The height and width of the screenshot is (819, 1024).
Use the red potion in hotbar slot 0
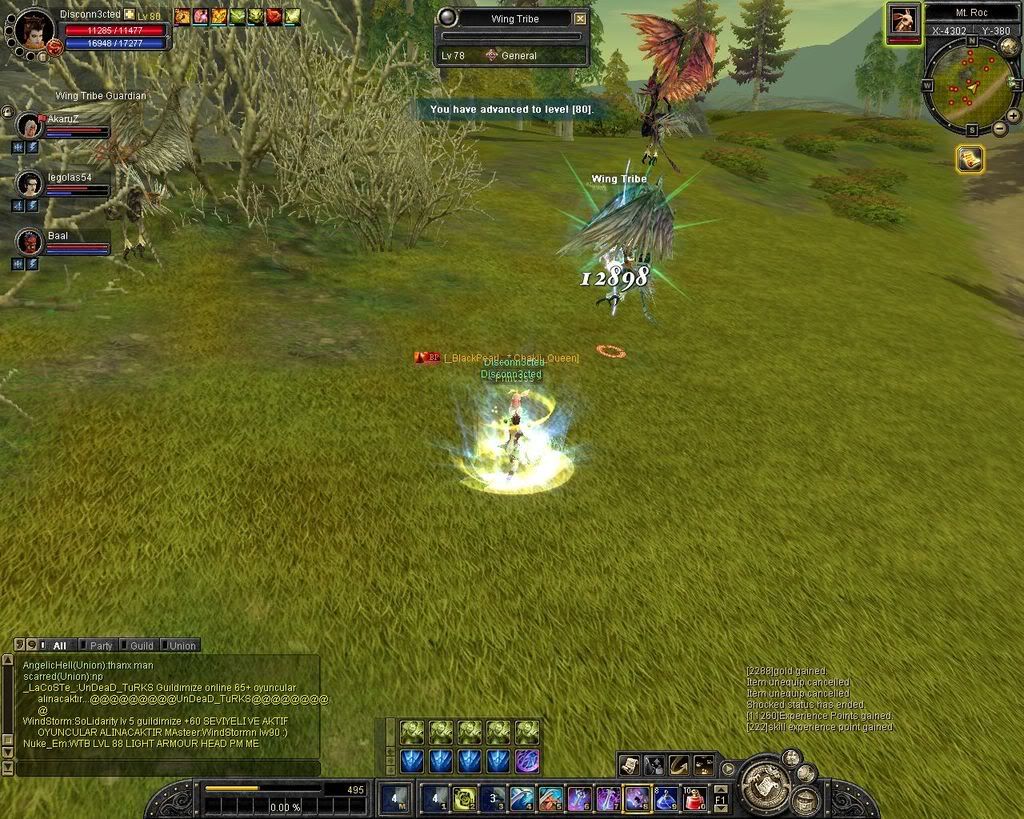point(695,798)
